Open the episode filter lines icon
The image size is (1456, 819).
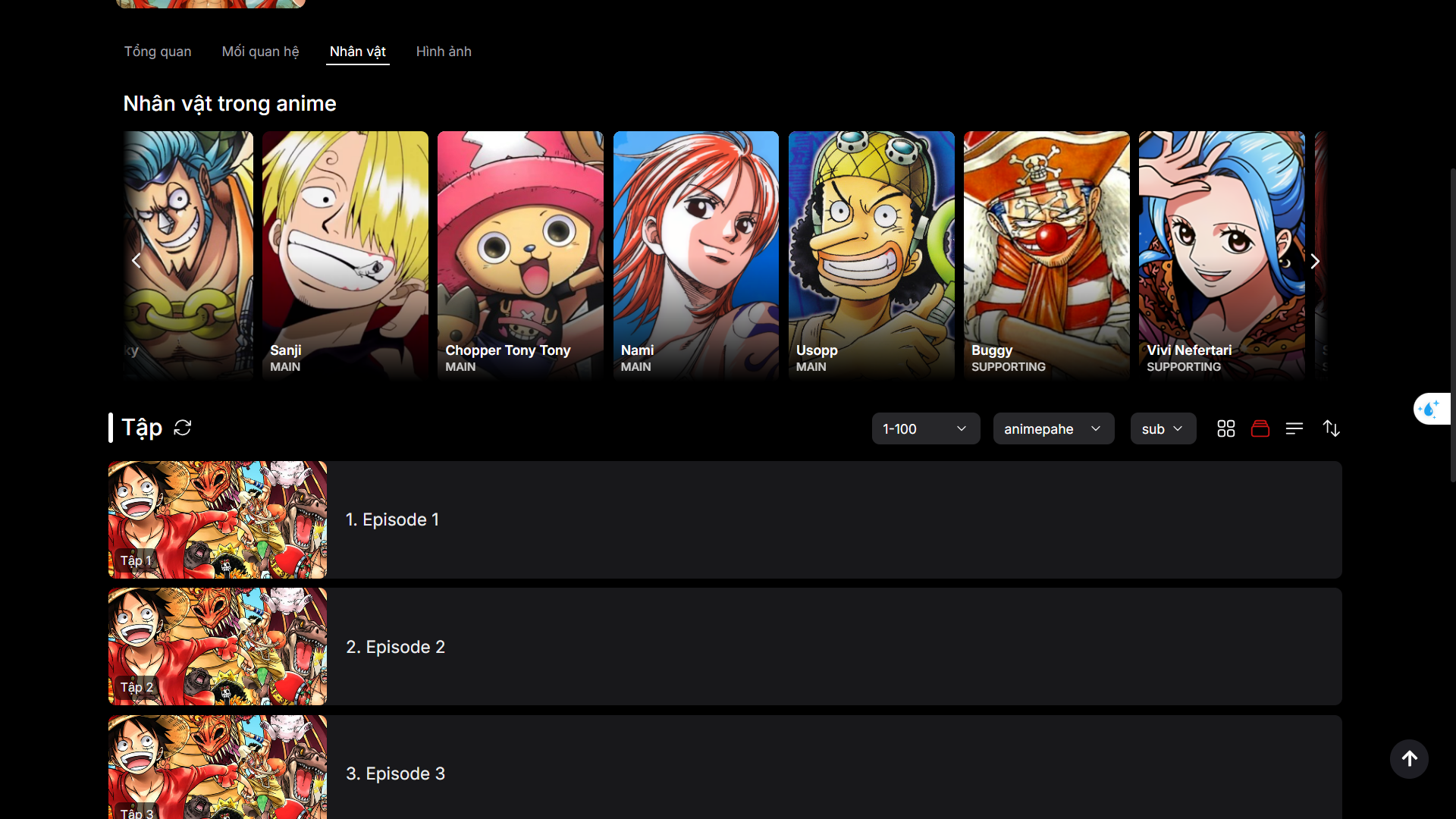click(1294, 428)
